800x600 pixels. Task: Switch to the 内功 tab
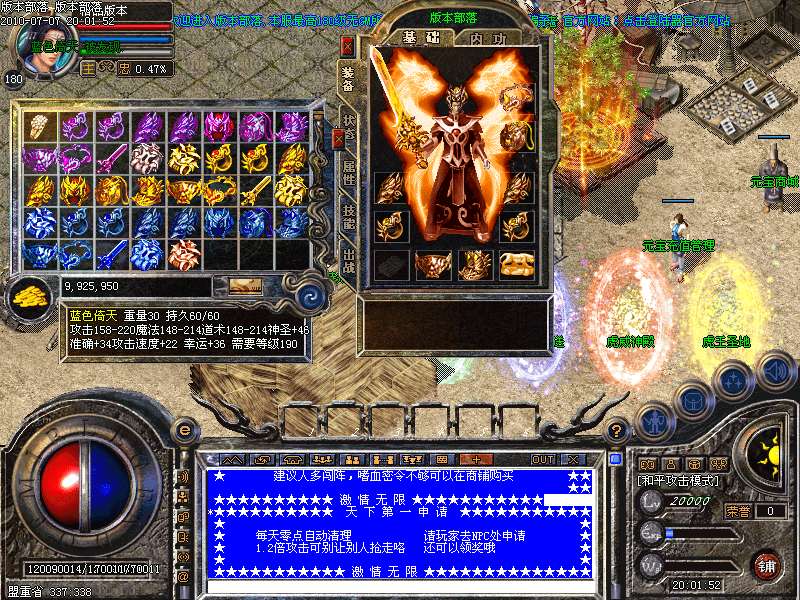[x=487, y=38]
